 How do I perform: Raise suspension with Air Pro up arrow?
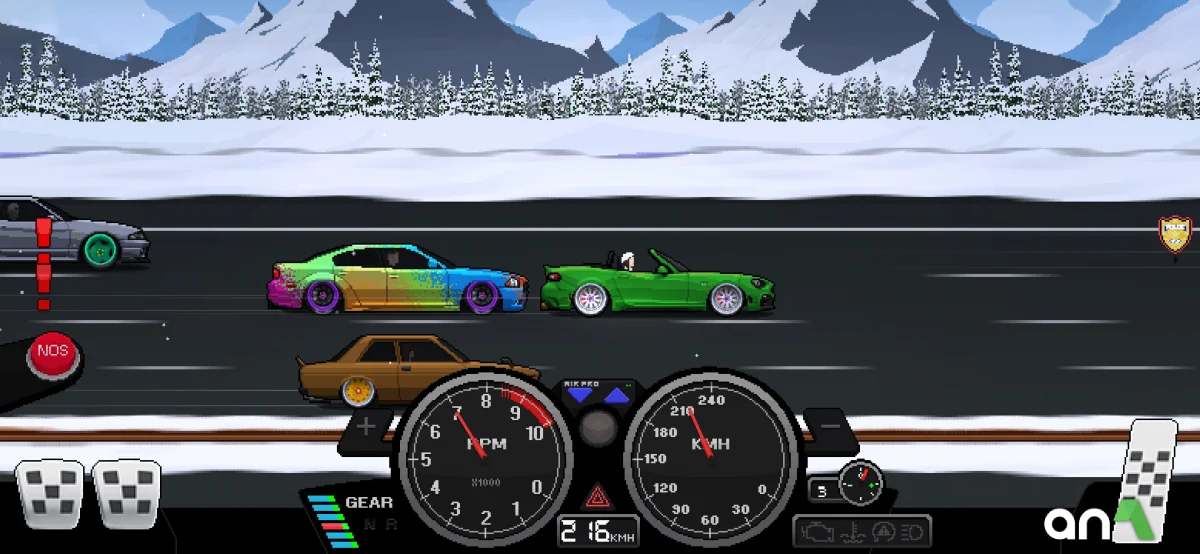point(616,396)
